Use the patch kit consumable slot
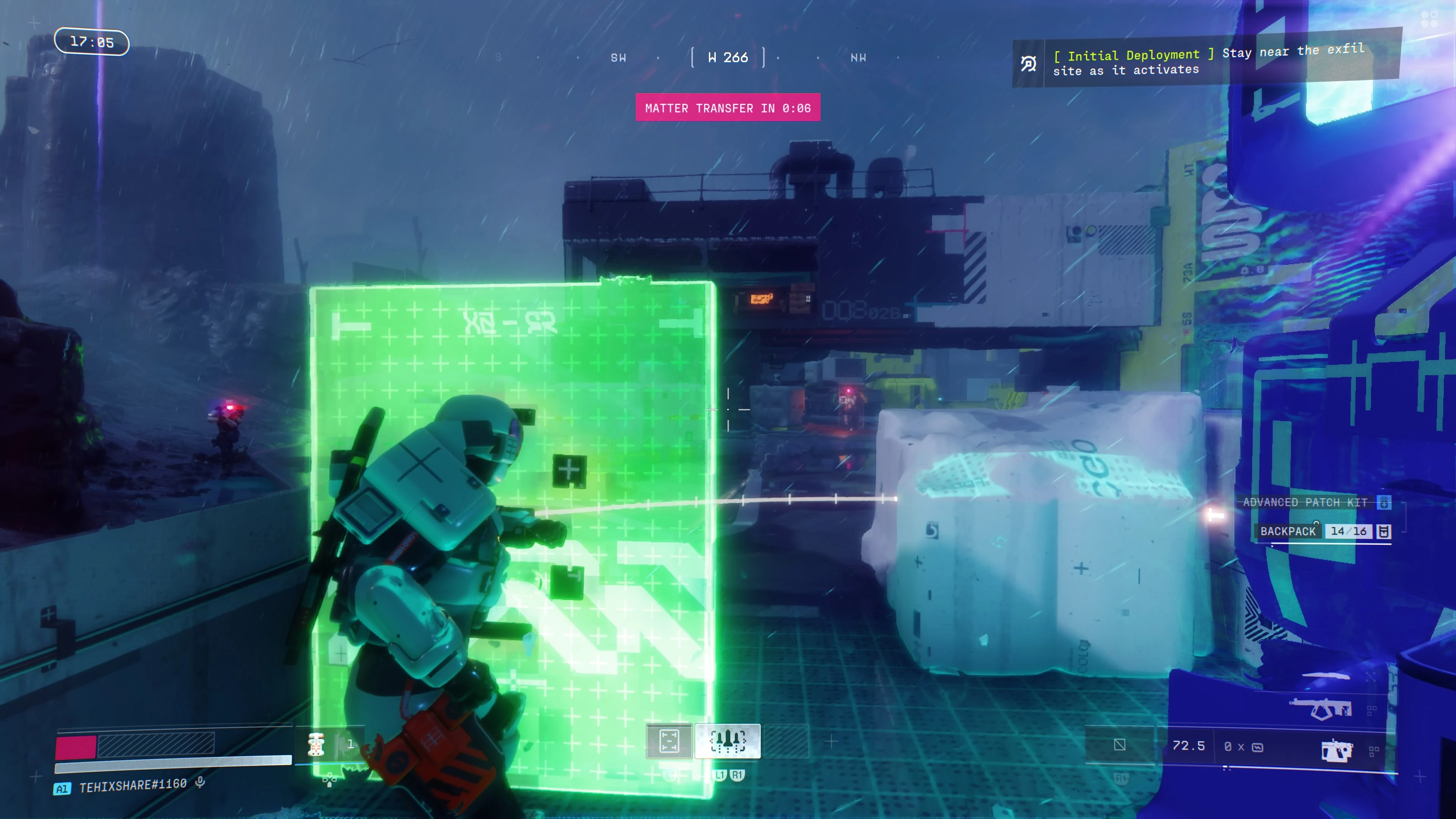1456x819 pixels. (x=316, y=744)
